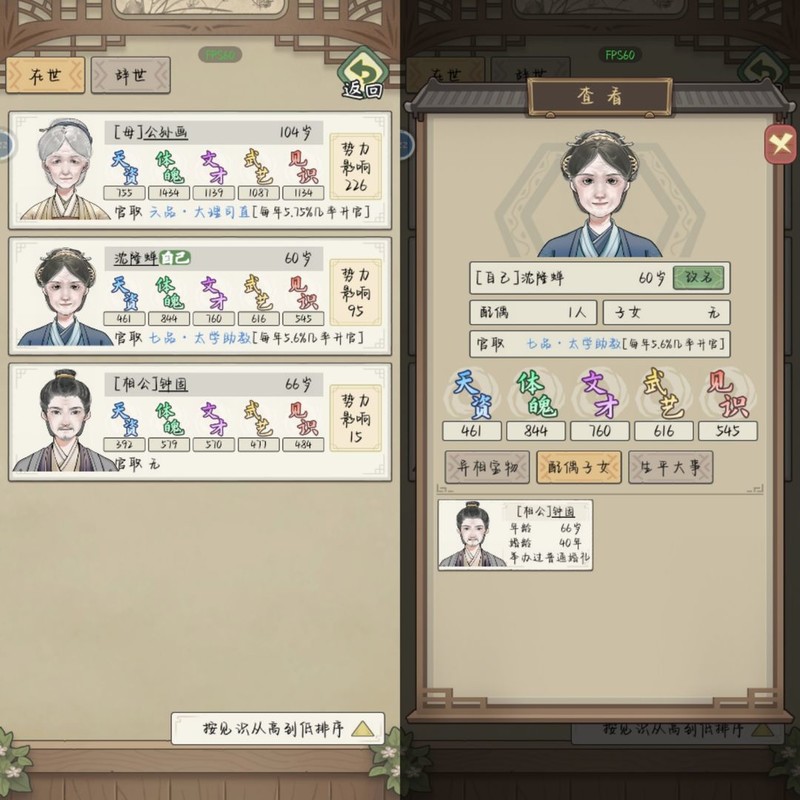Viewport: 800px width, 800px height.
Task: Open husband 钟国's spouse card
Action: (515, 535)
